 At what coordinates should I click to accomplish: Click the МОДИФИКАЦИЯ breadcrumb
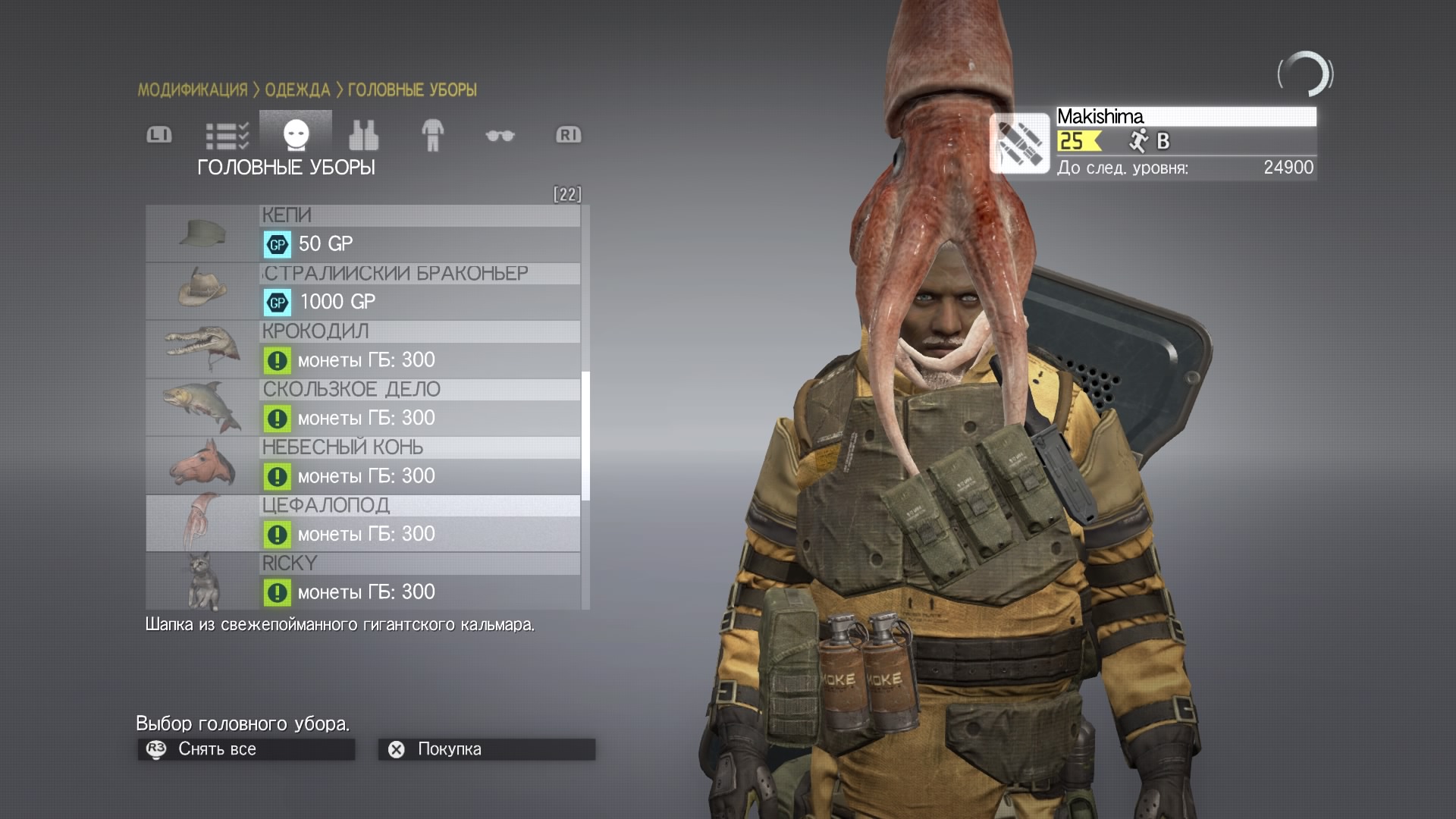point(193,90)
